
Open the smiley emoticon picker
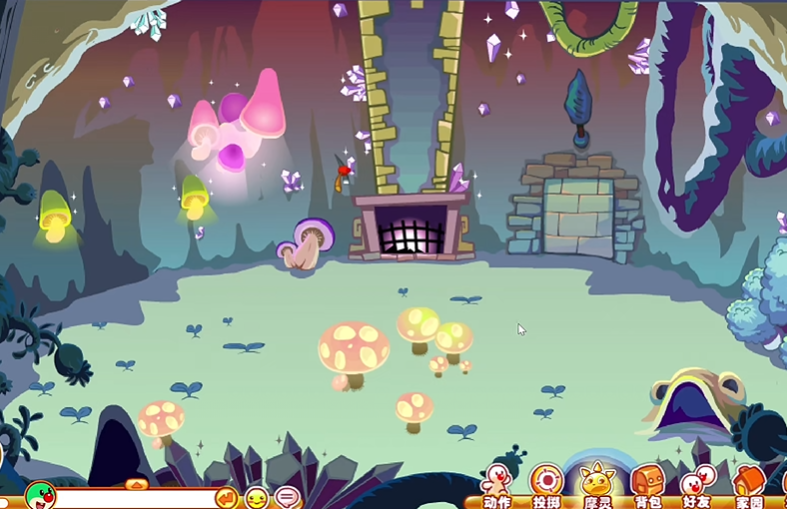tap(257, 497)
